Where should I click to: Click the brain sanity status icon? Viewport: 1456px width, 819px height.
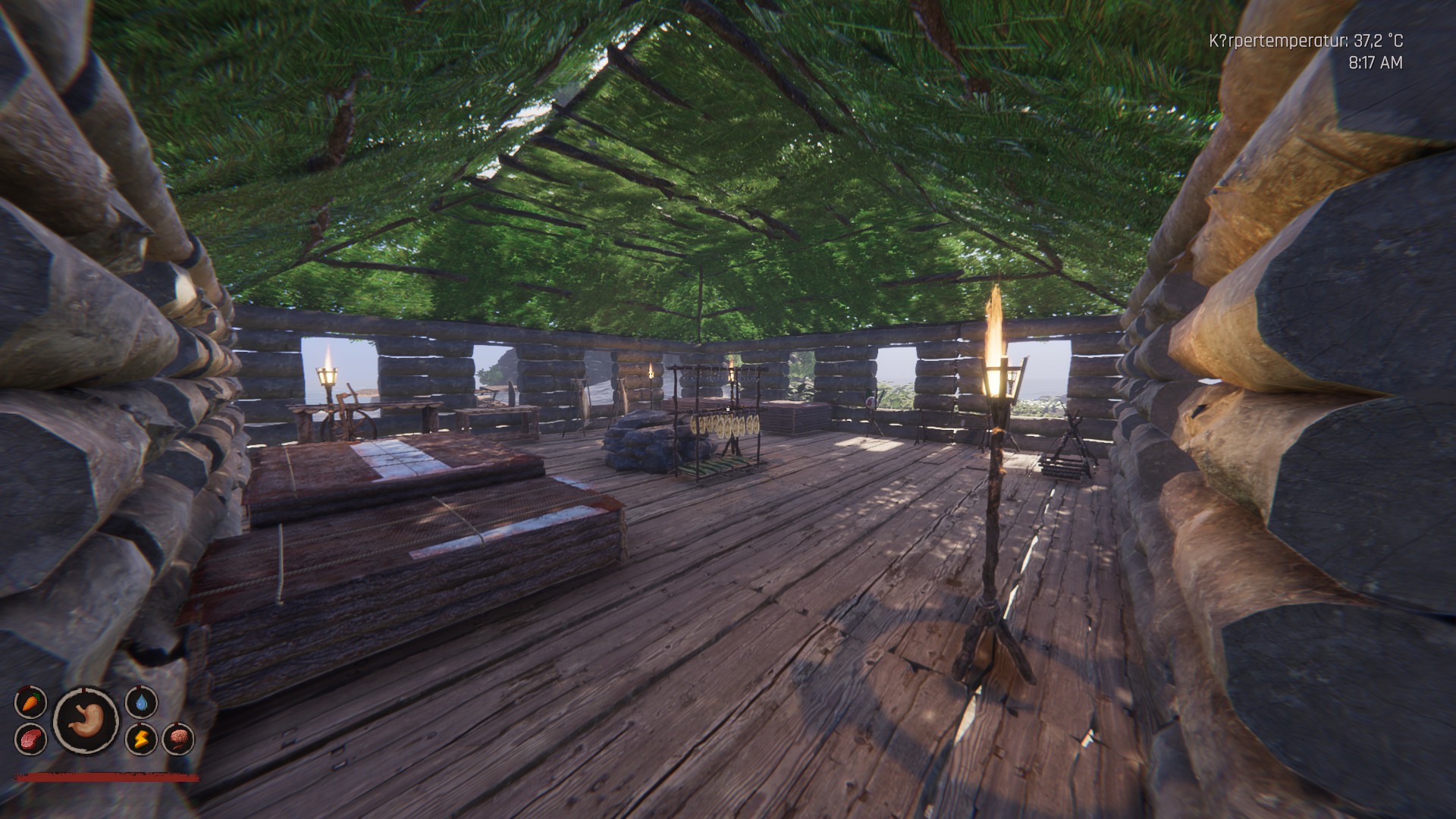pos(177,739)
